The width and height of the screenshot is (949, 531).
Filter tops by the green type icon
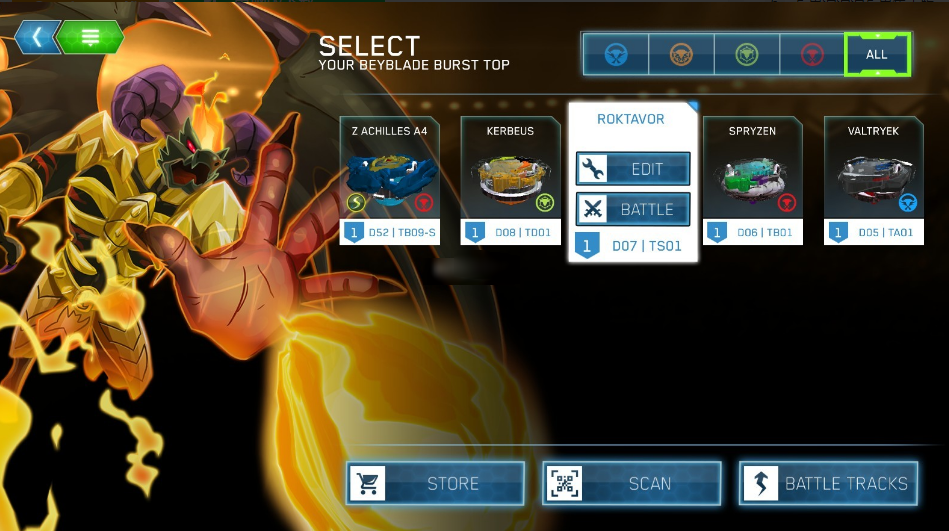[x=747, y=54]
